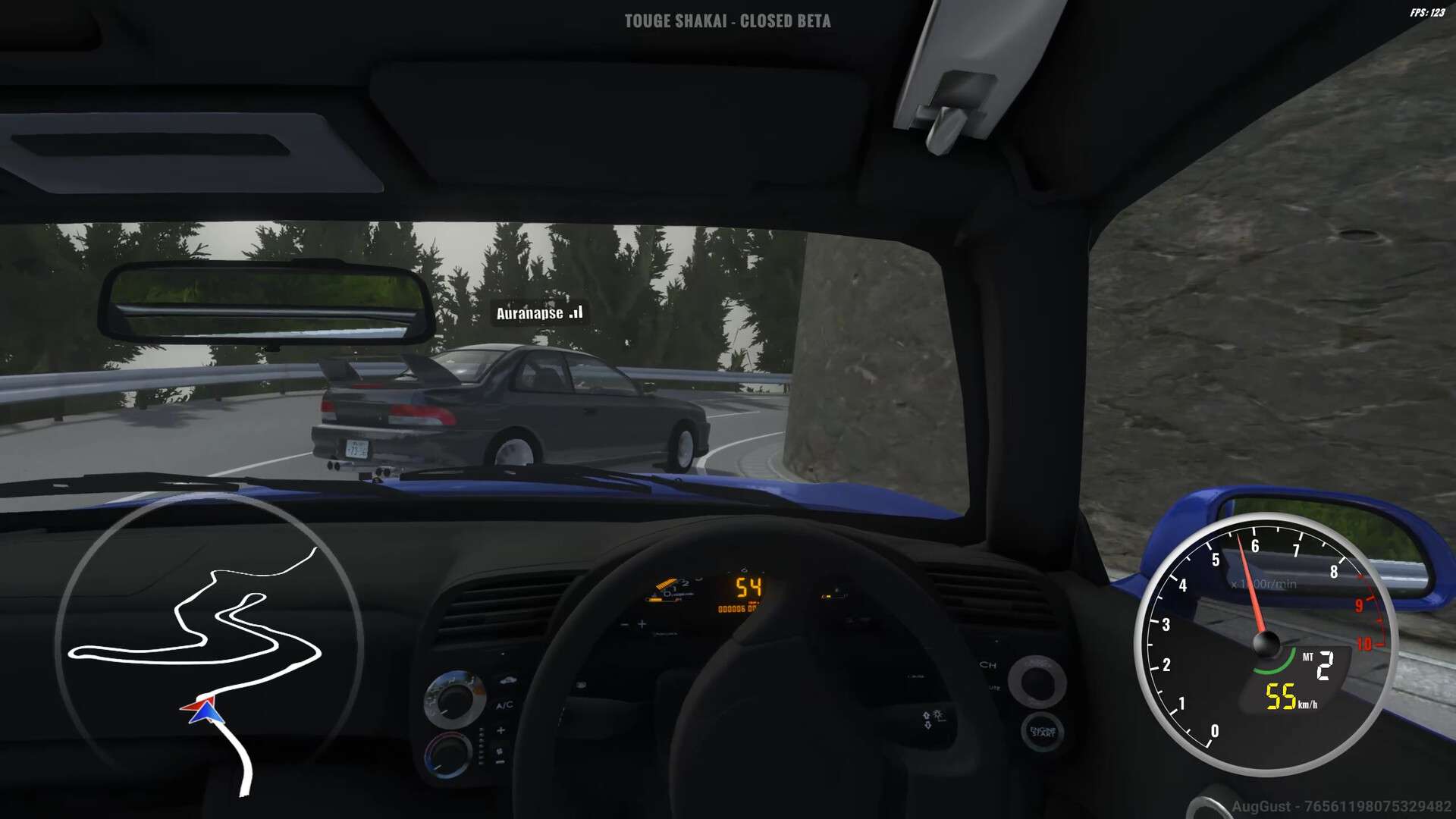The height and width of the screenshot is (819, 1456).
Task: Select the Auranapse player name tag
Action: pyautogui.click(x=538, y=313)
